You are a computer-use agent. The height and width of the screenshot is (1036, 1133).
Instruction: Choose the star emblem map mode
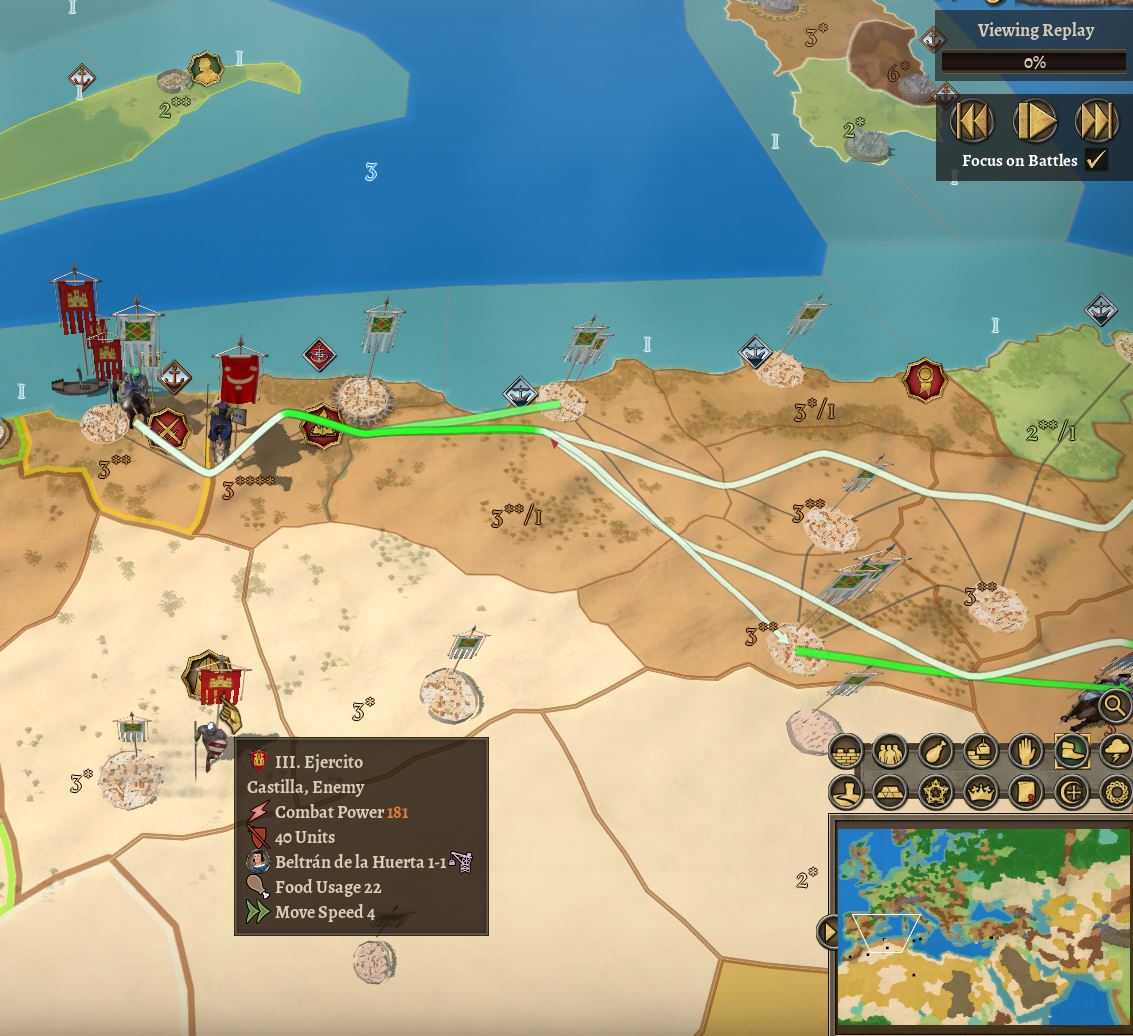[x=934, y=793]
